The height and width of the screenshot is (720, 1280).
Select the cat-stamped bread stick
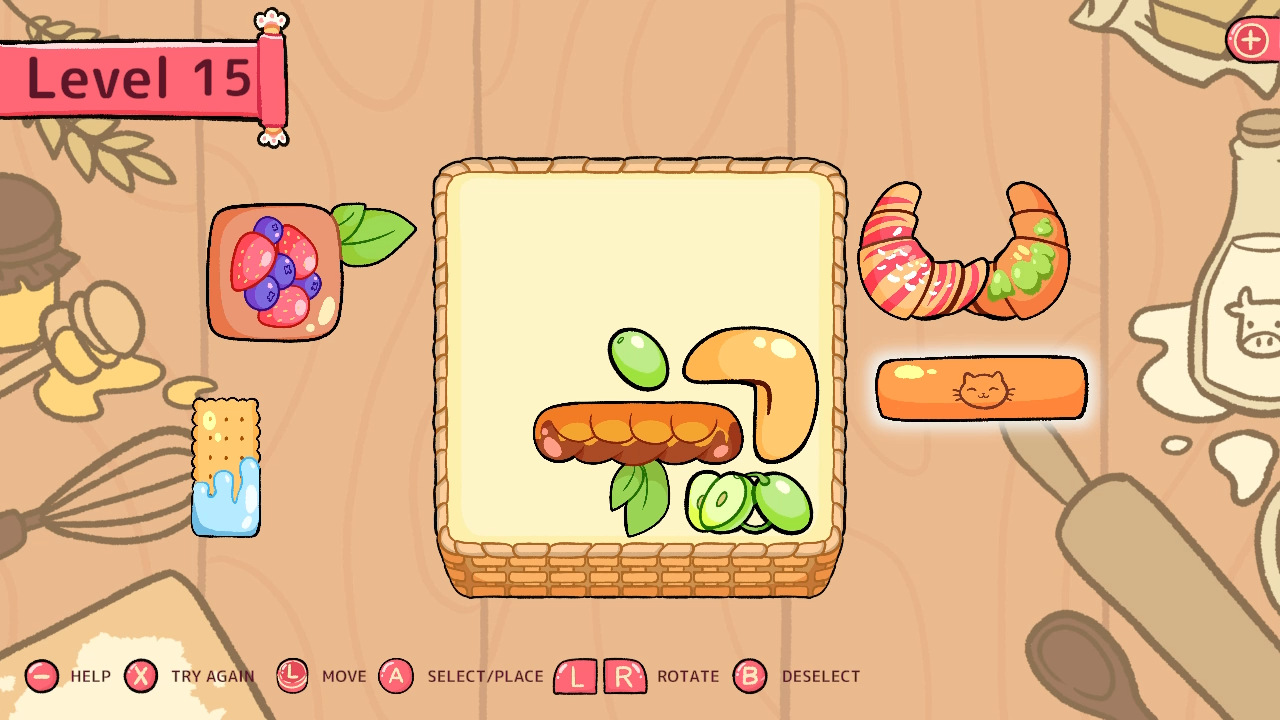coord(980,390)
